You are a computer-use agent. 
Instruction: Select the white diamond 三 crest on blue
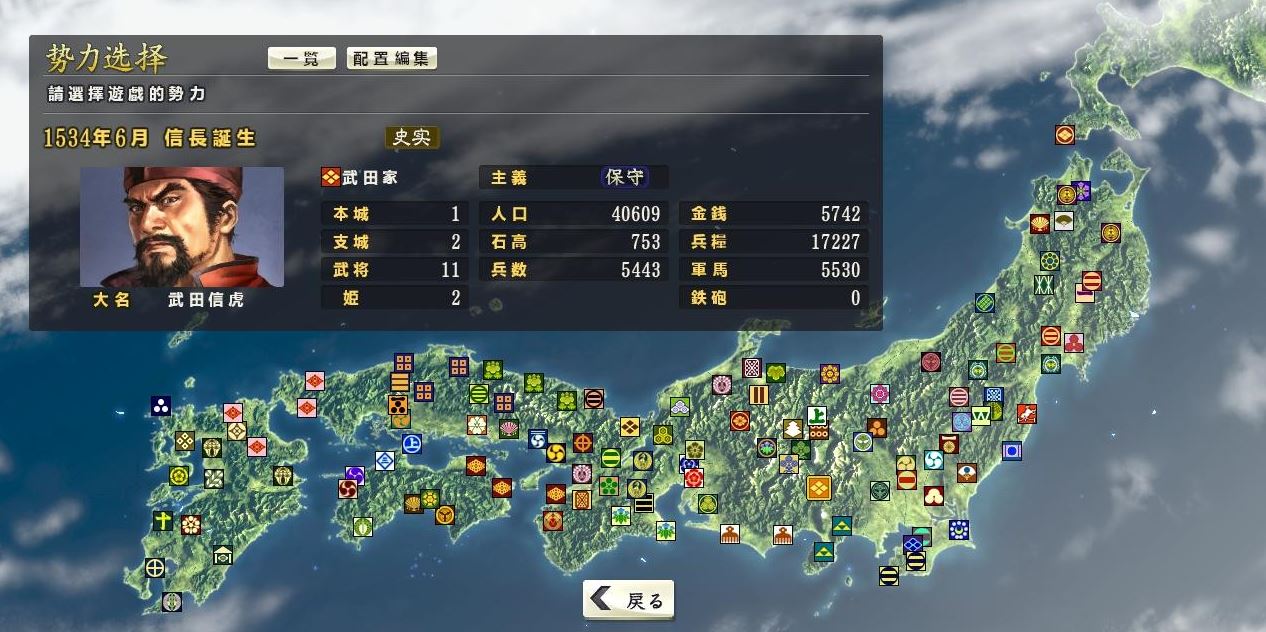(384, 461)
